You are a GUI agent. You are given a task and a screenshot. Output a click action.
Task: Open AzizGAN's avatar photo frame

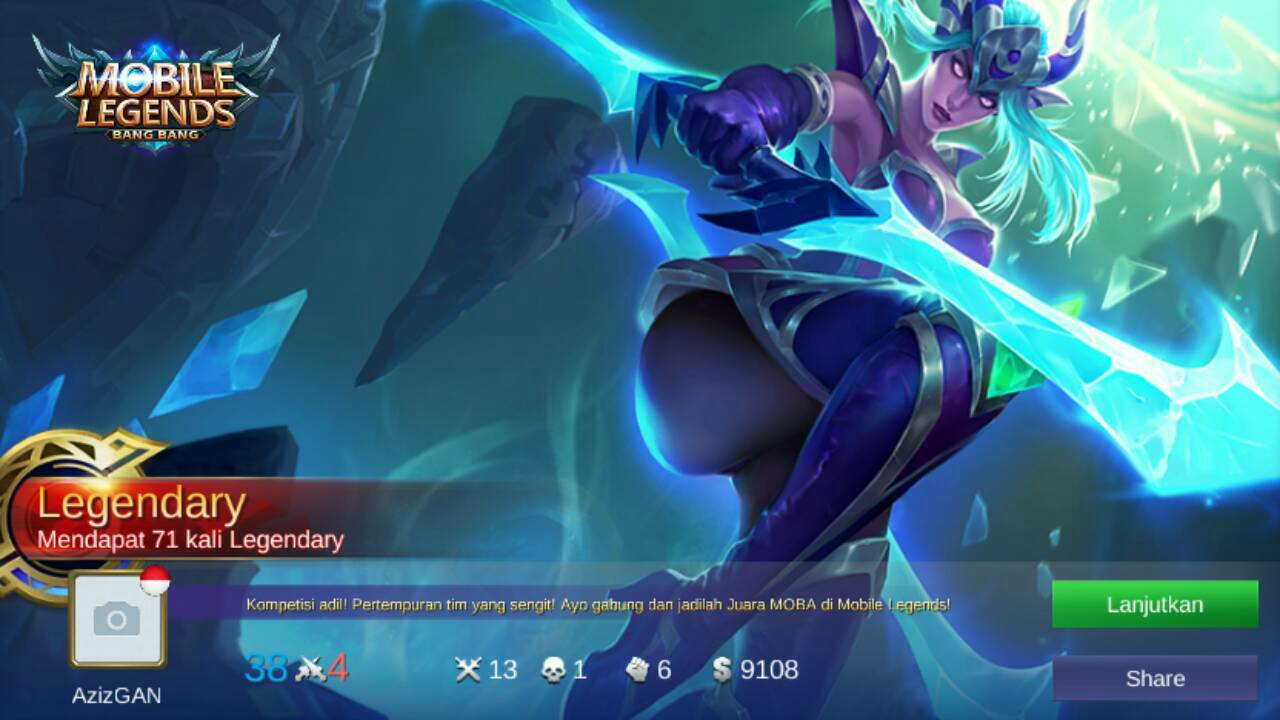tap(117, 621)
